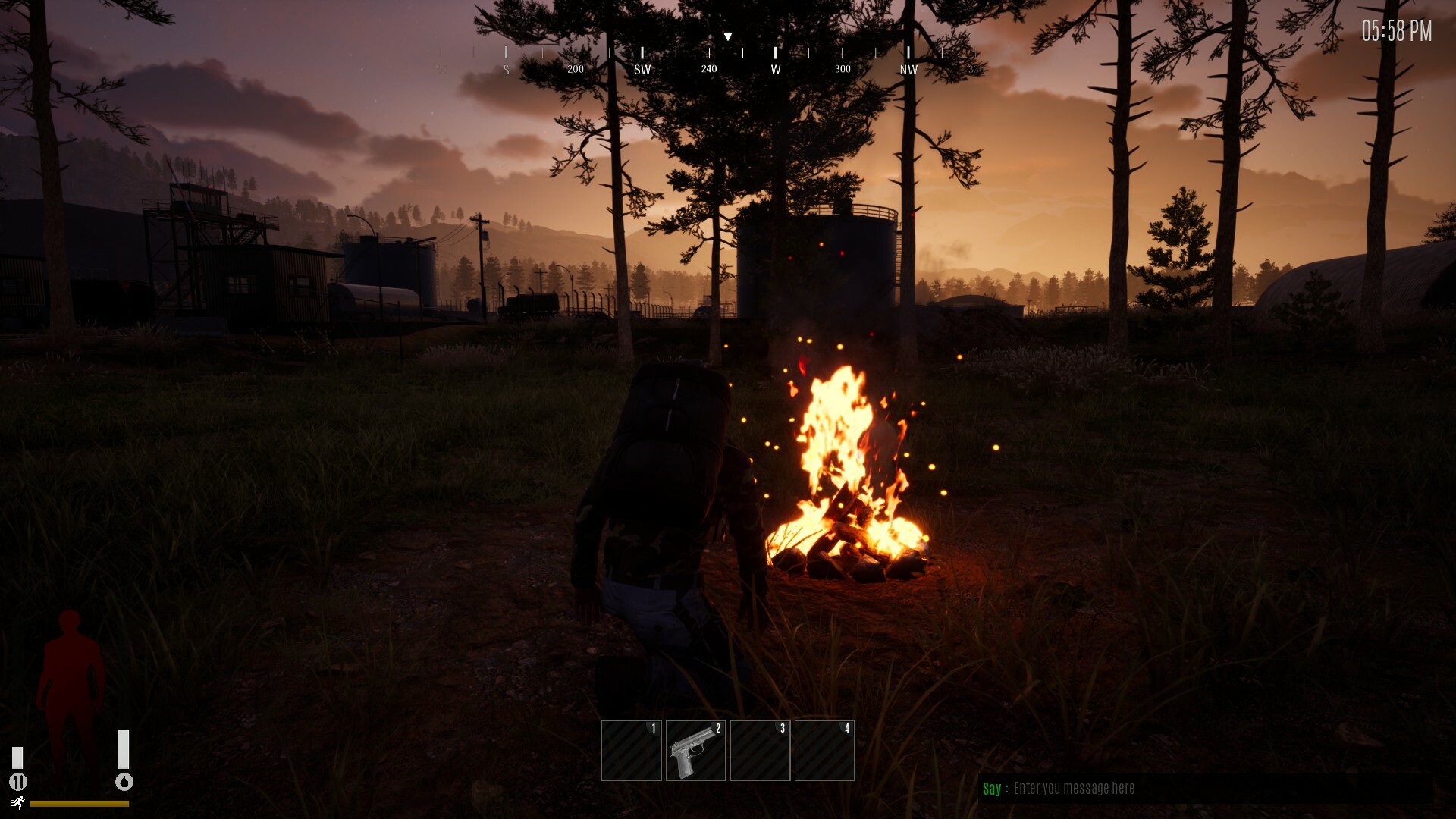Select the SW compass direction label
The image size is (1456, 819).
[642, 68]
